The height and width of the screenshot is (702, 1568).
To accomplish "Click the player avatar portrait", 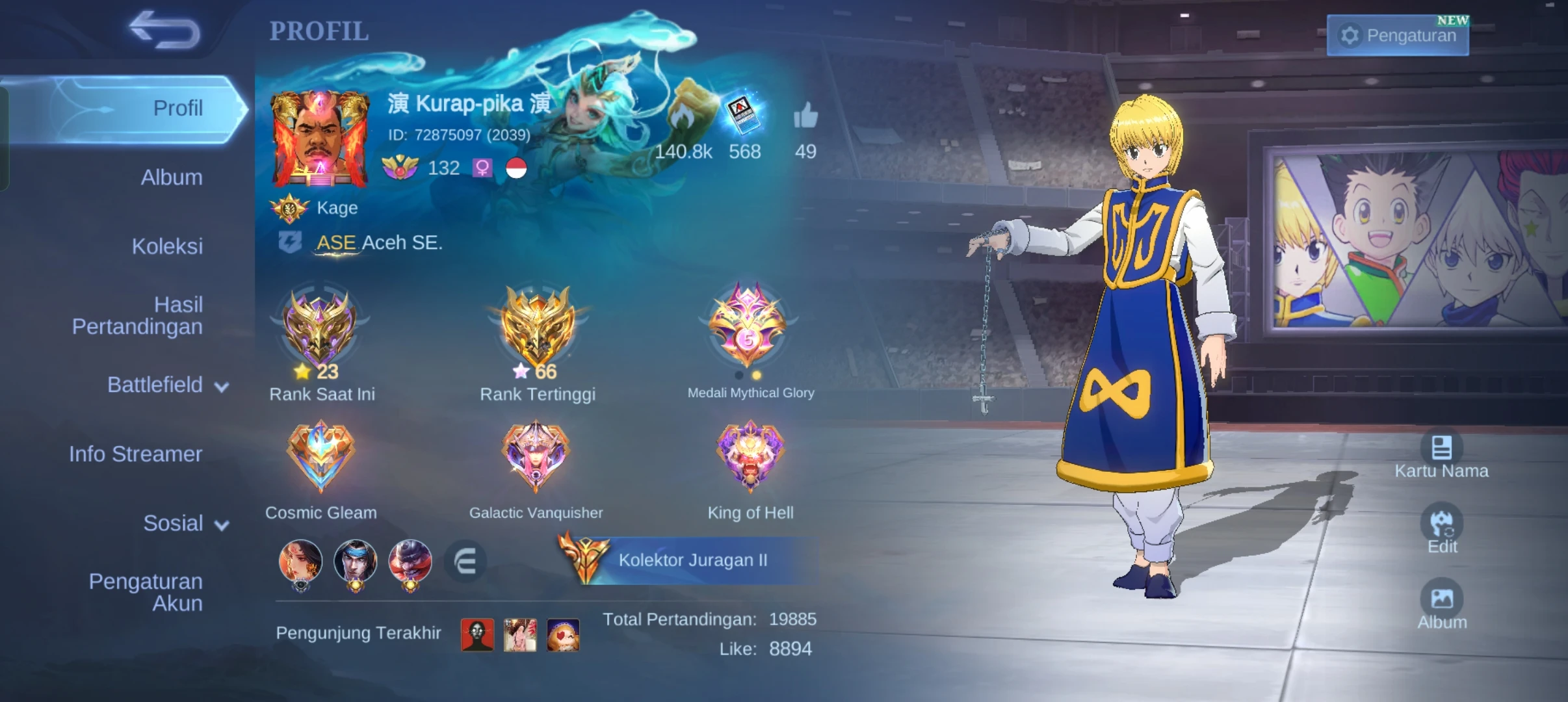I will tap(318, 139).
